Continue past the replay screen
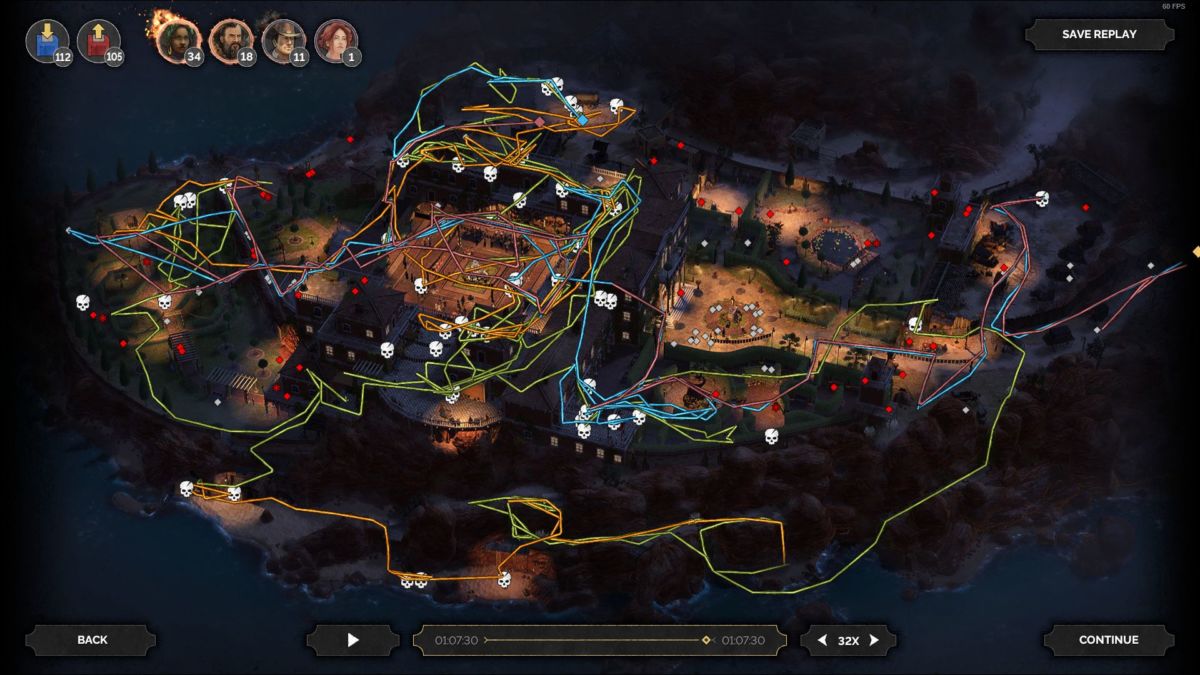 1108,640
